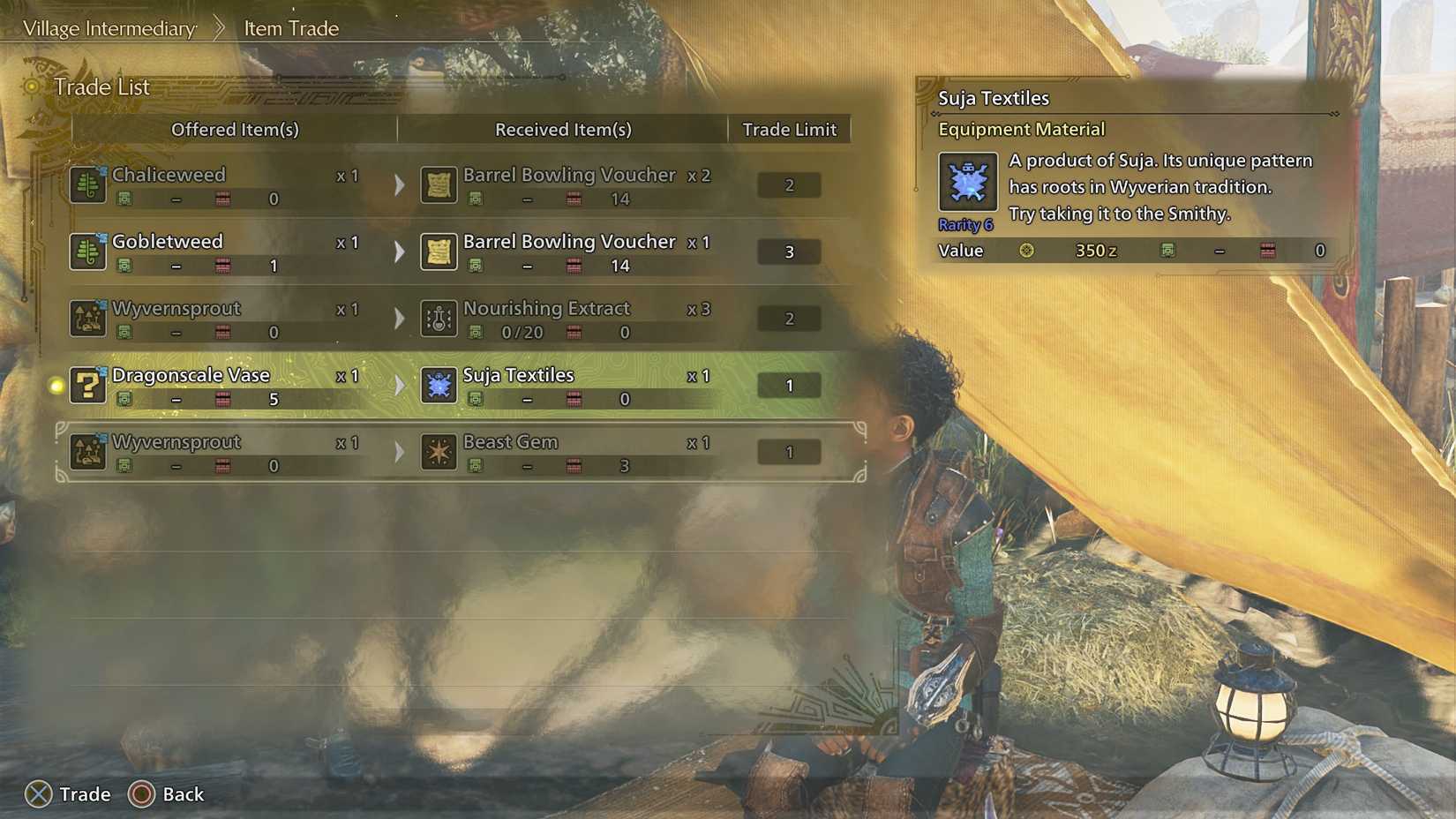Expand the Wyvernsprout trade row arrow
The image size is (1456, 819).
(399, 319)
